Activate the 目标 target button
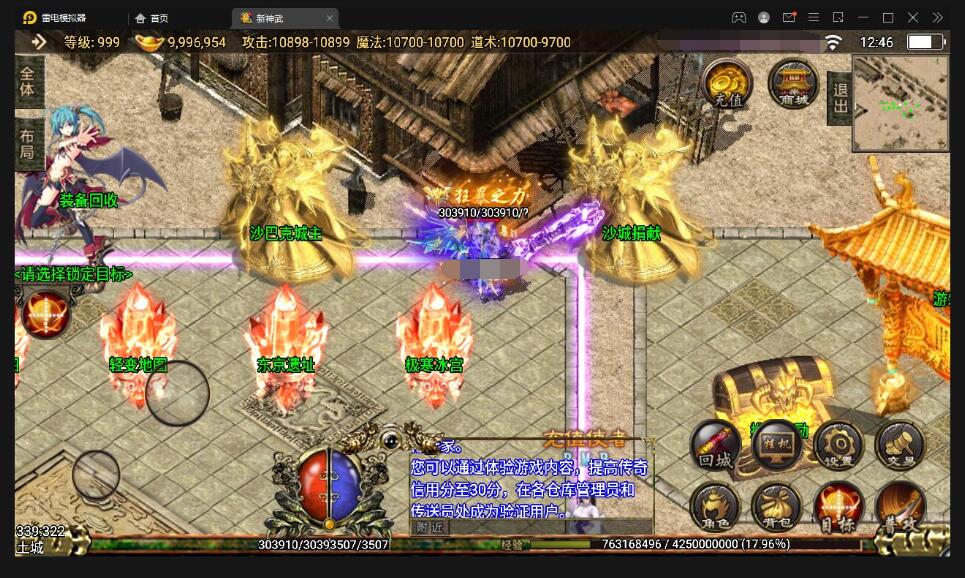This screenshot has width=965, height=578. (838, 507)
